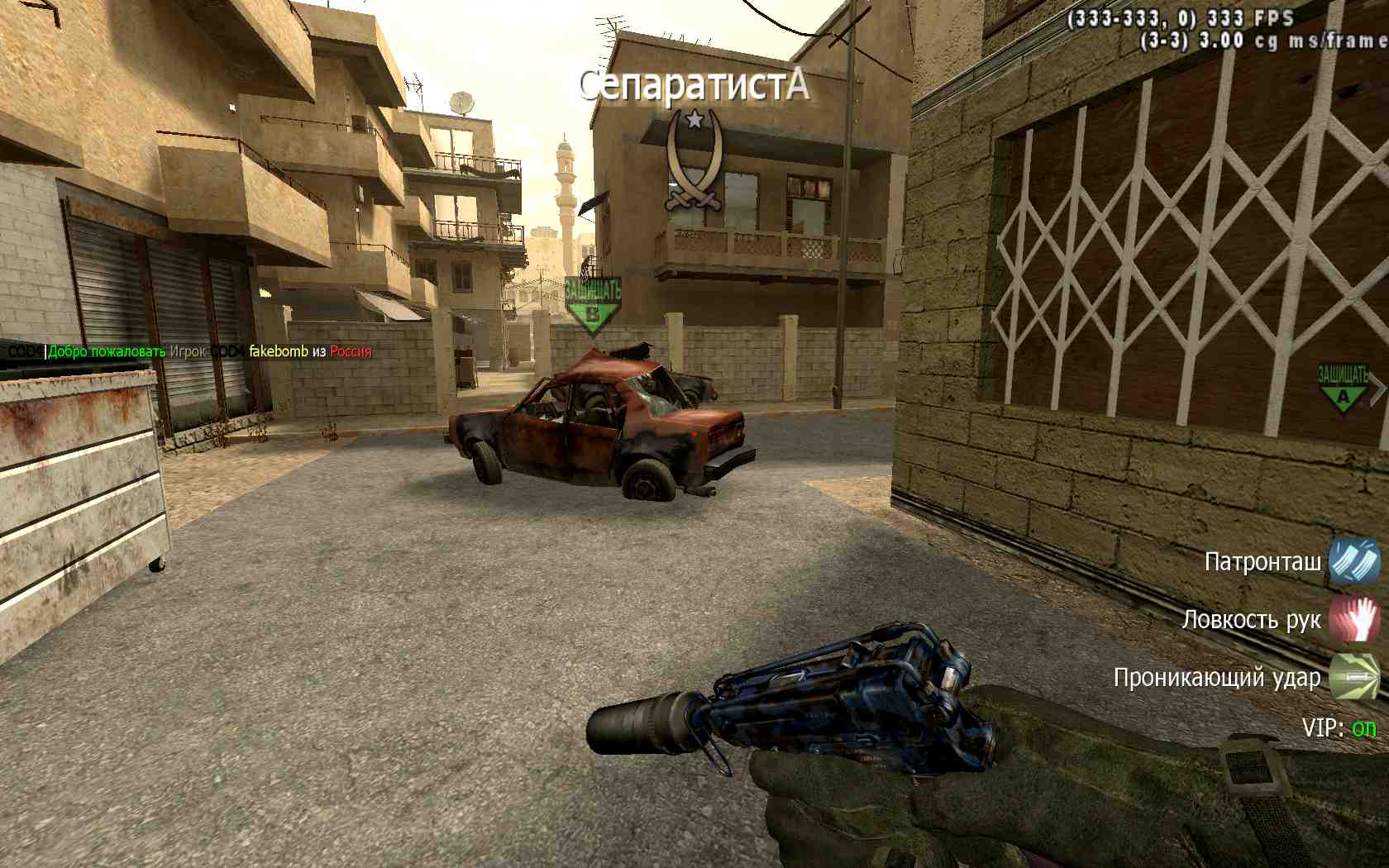Screen dimensions: 1389x868
Task: Click the Патронташ perk icon
Action: [x=1353, y=561]
